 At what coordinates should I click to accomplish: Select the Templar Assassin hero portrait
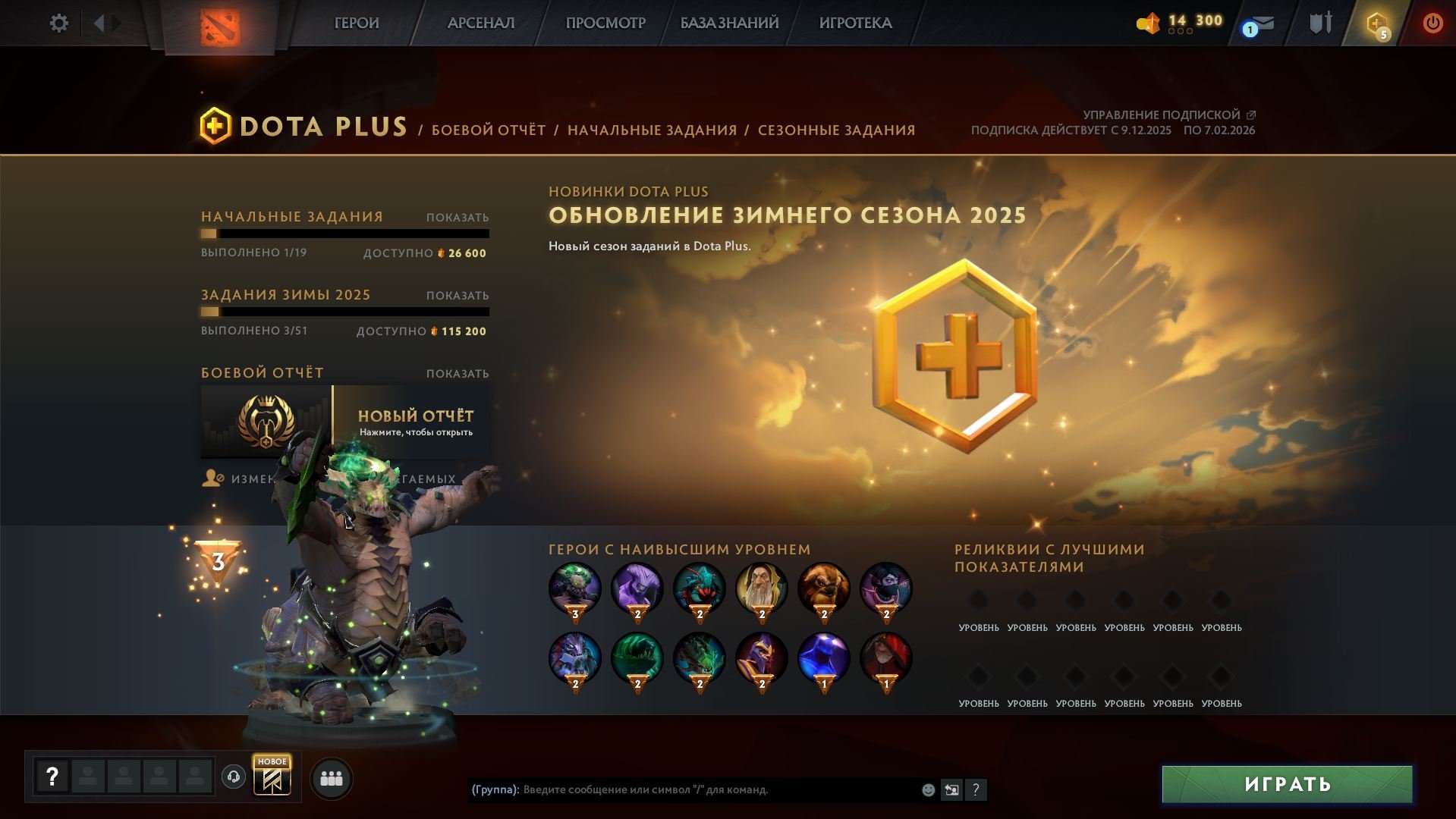[885, 588]
